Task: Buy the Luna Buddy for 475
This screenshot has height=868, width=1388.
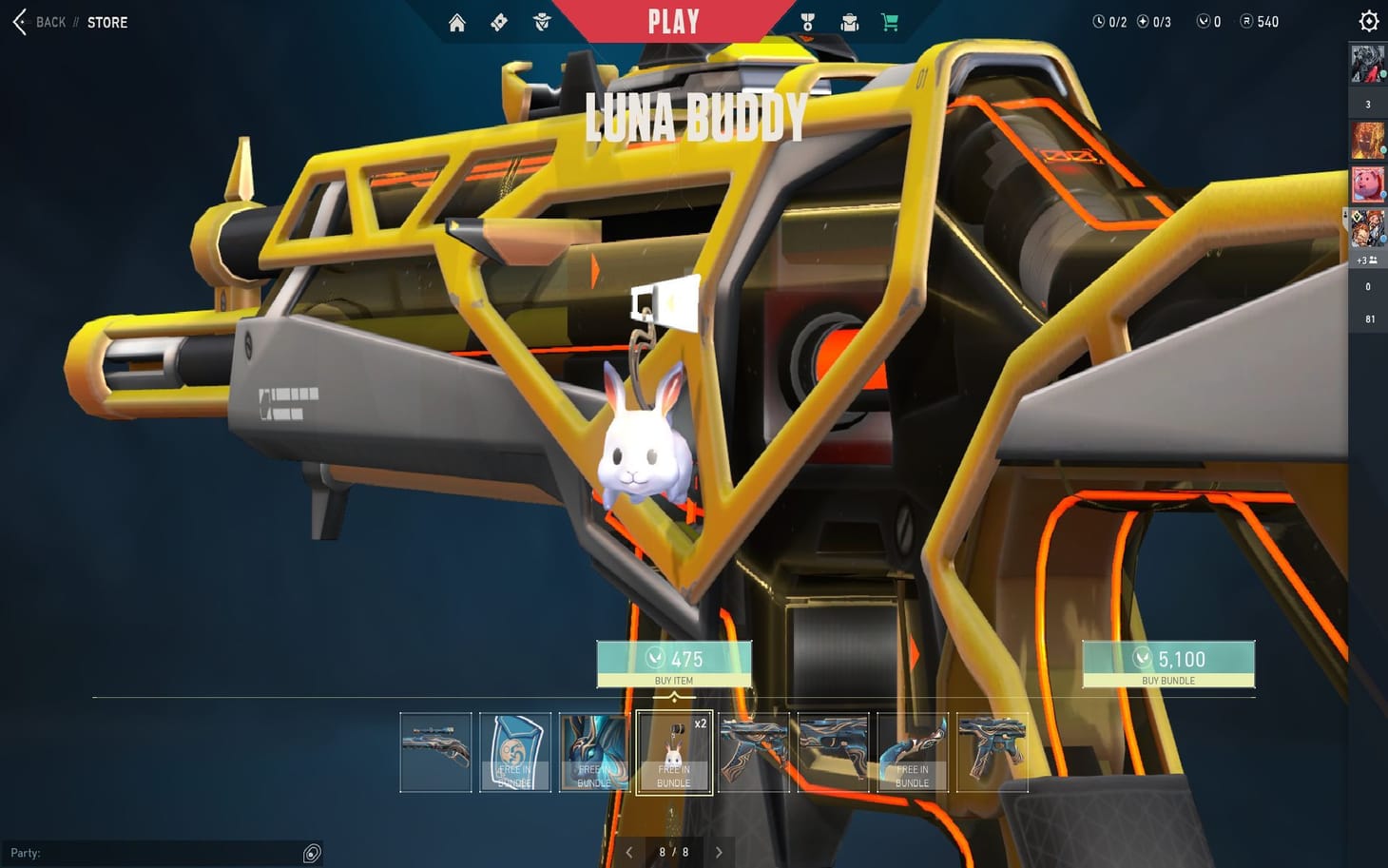Action: pos(674,663)
